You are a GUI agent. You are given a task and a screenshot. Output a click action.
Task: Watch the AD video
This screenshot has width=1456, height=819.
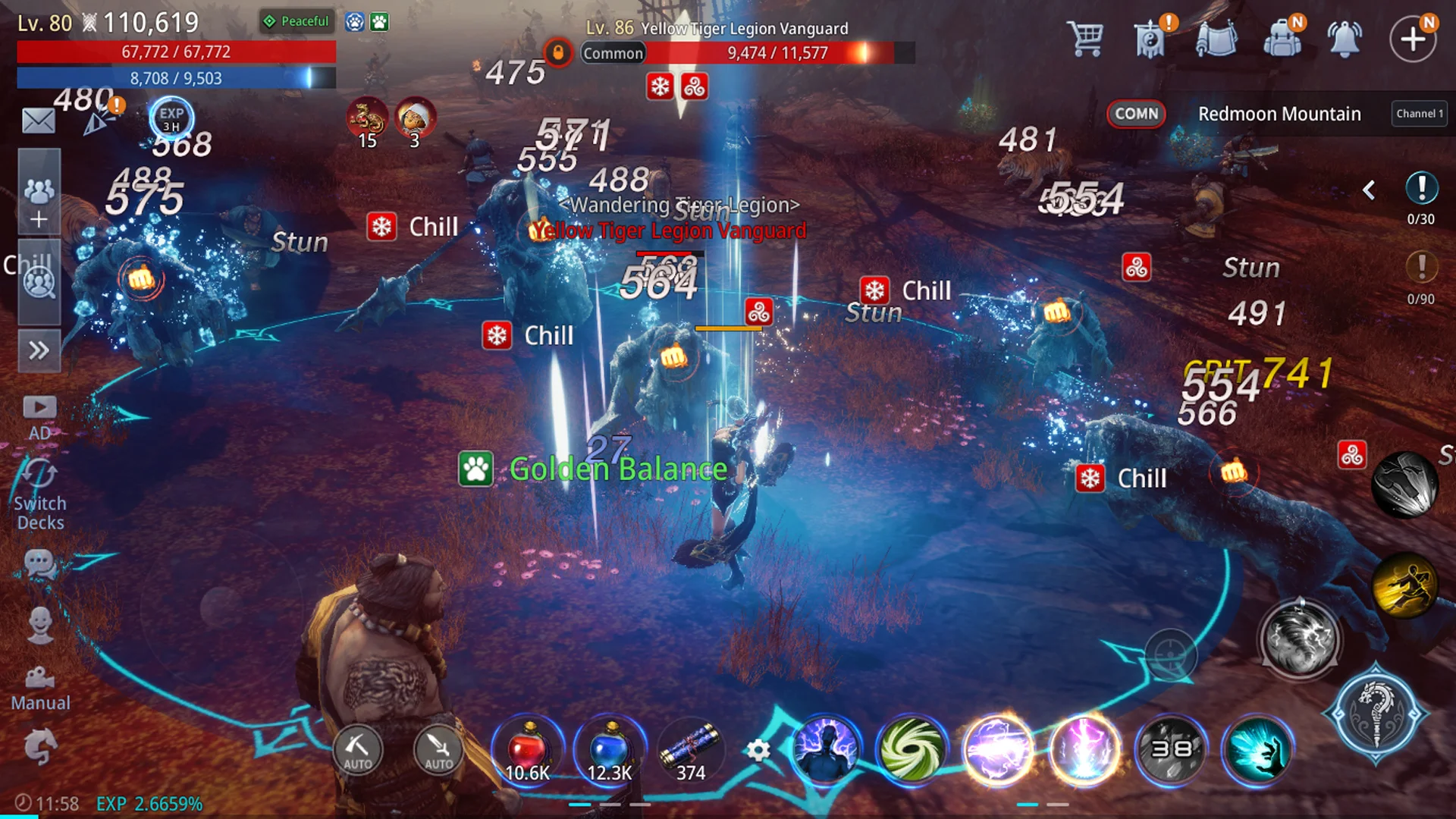(39, 416)
